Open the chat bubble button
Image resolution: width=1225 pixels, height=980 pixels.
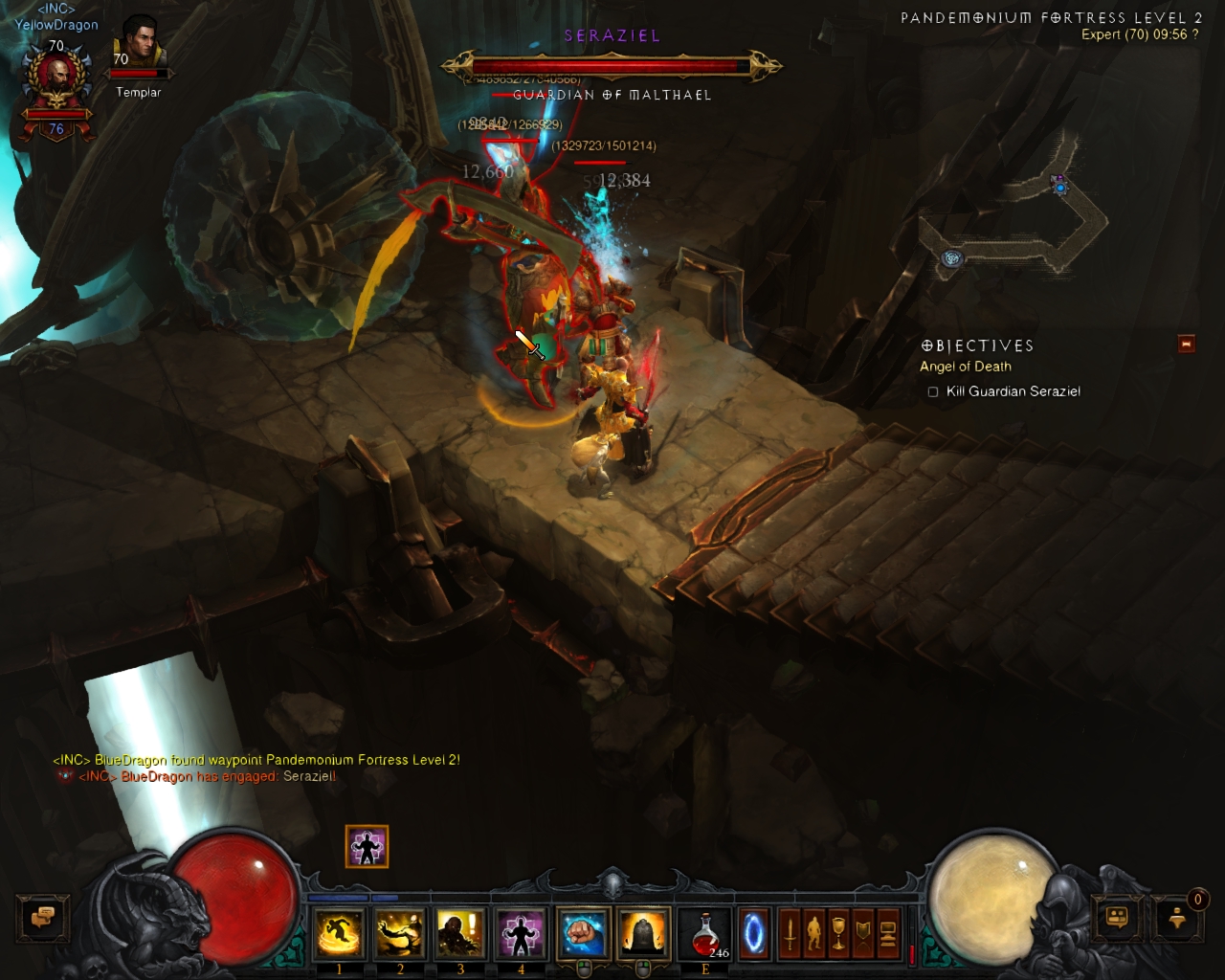[x=41, y=917]
